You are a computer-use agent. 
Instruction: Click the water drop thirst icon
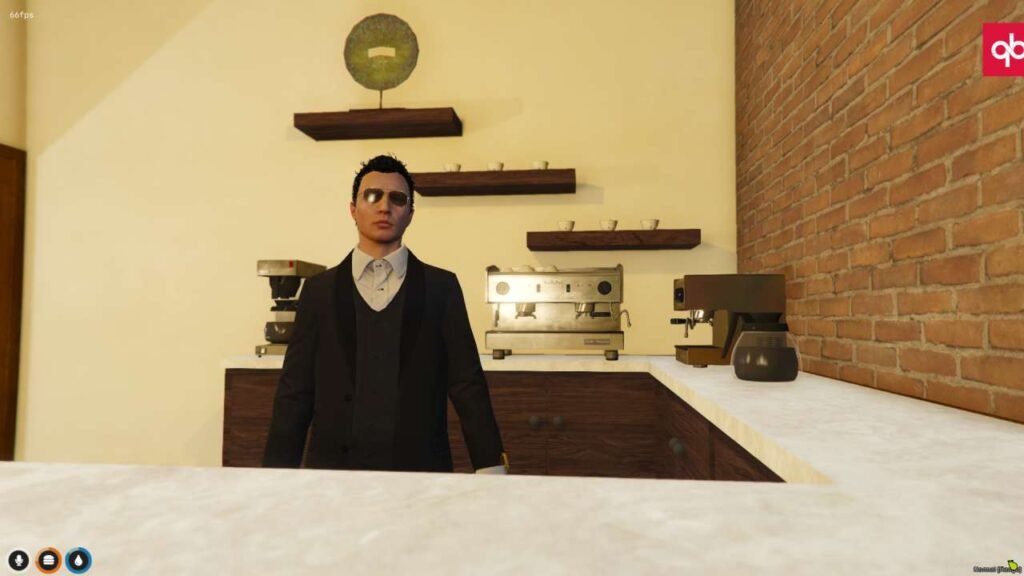point(78,561)
